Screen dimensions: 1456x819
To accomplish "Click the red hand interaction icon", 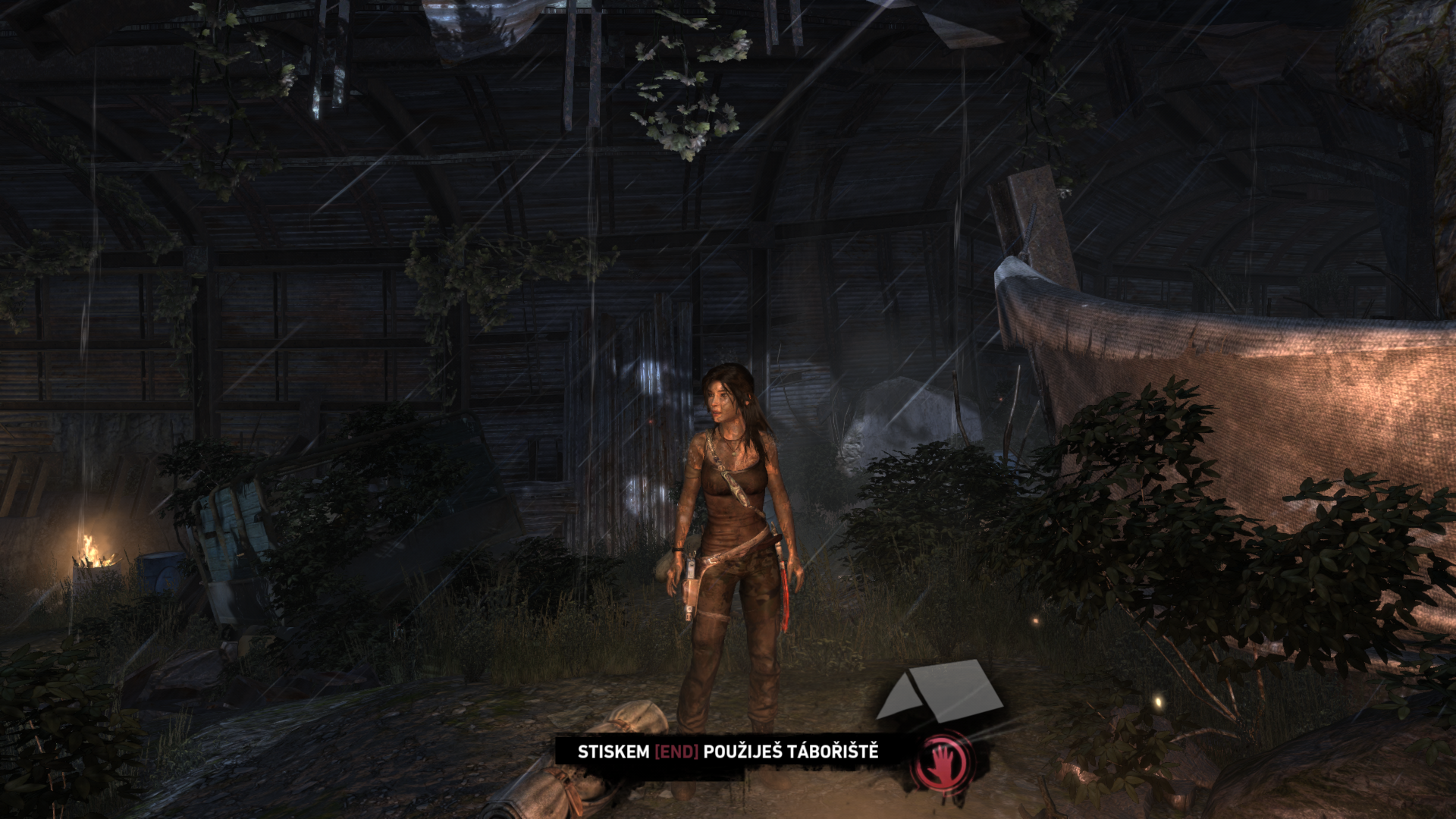I will point(941,760).
